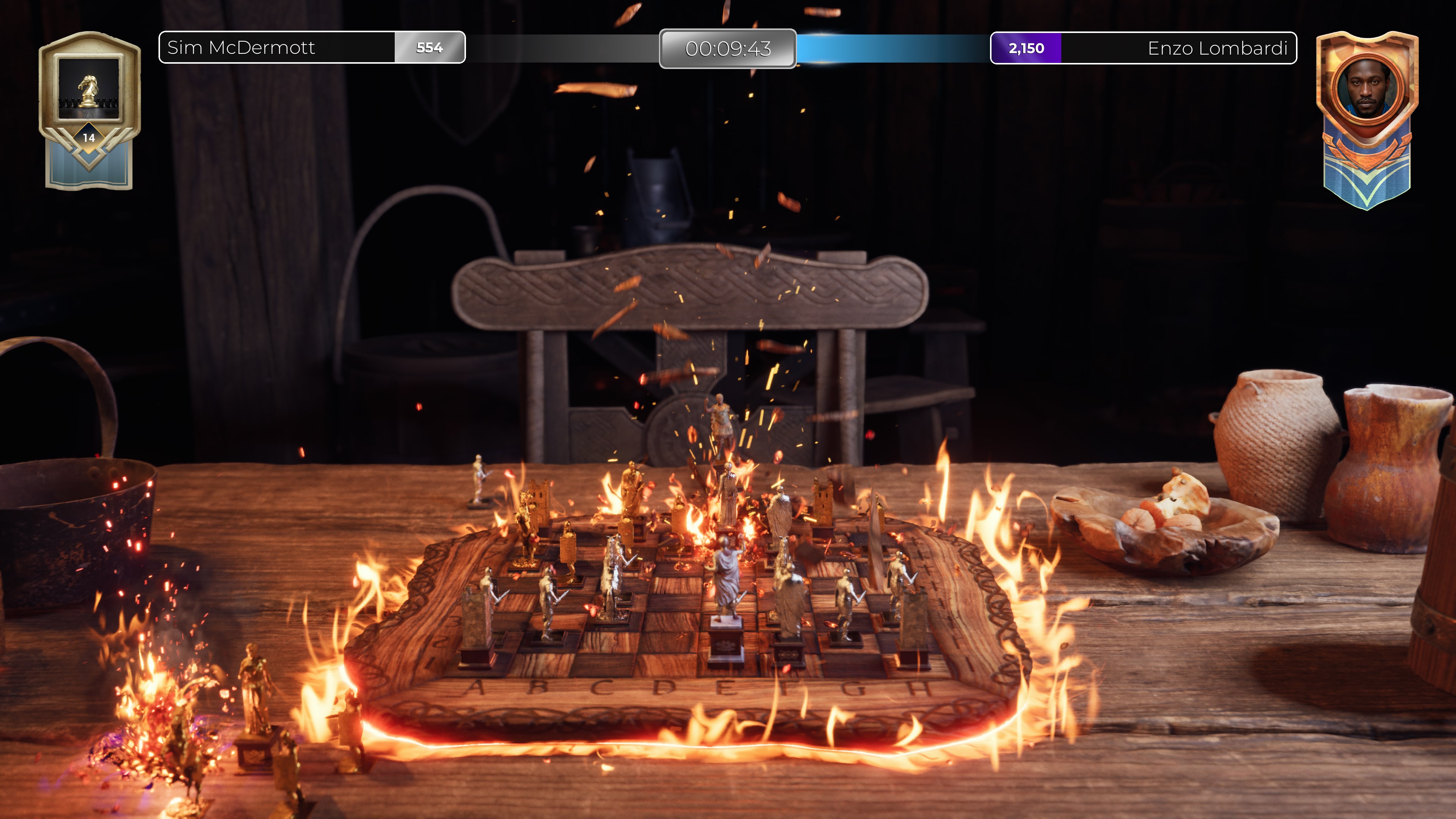Click the purple score chip showing 2,150
This screenshot has width=1456, height=819.
click(1025, 49)
